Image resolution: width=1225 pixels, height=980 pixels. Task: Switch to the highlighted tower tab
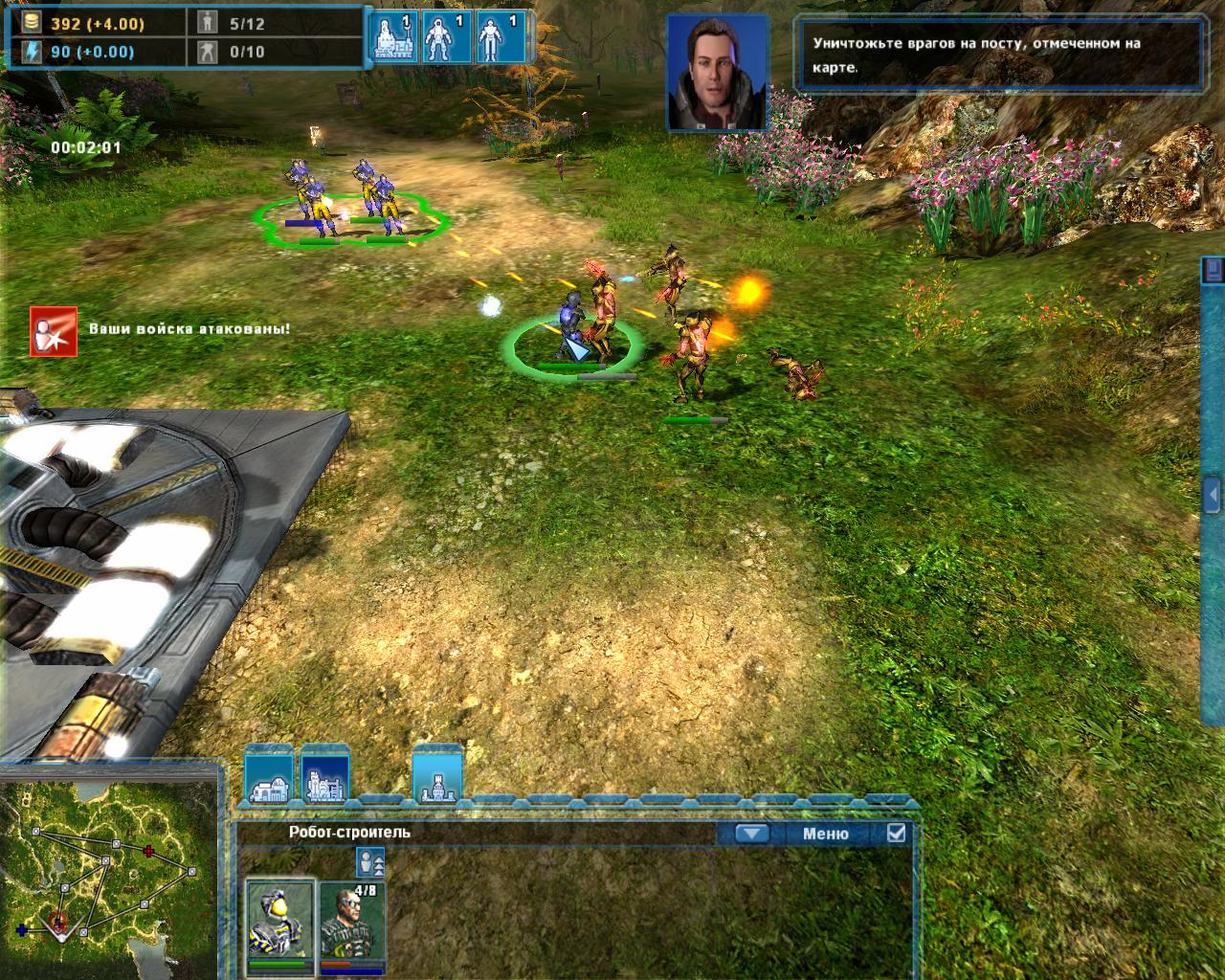coord(437,775)
